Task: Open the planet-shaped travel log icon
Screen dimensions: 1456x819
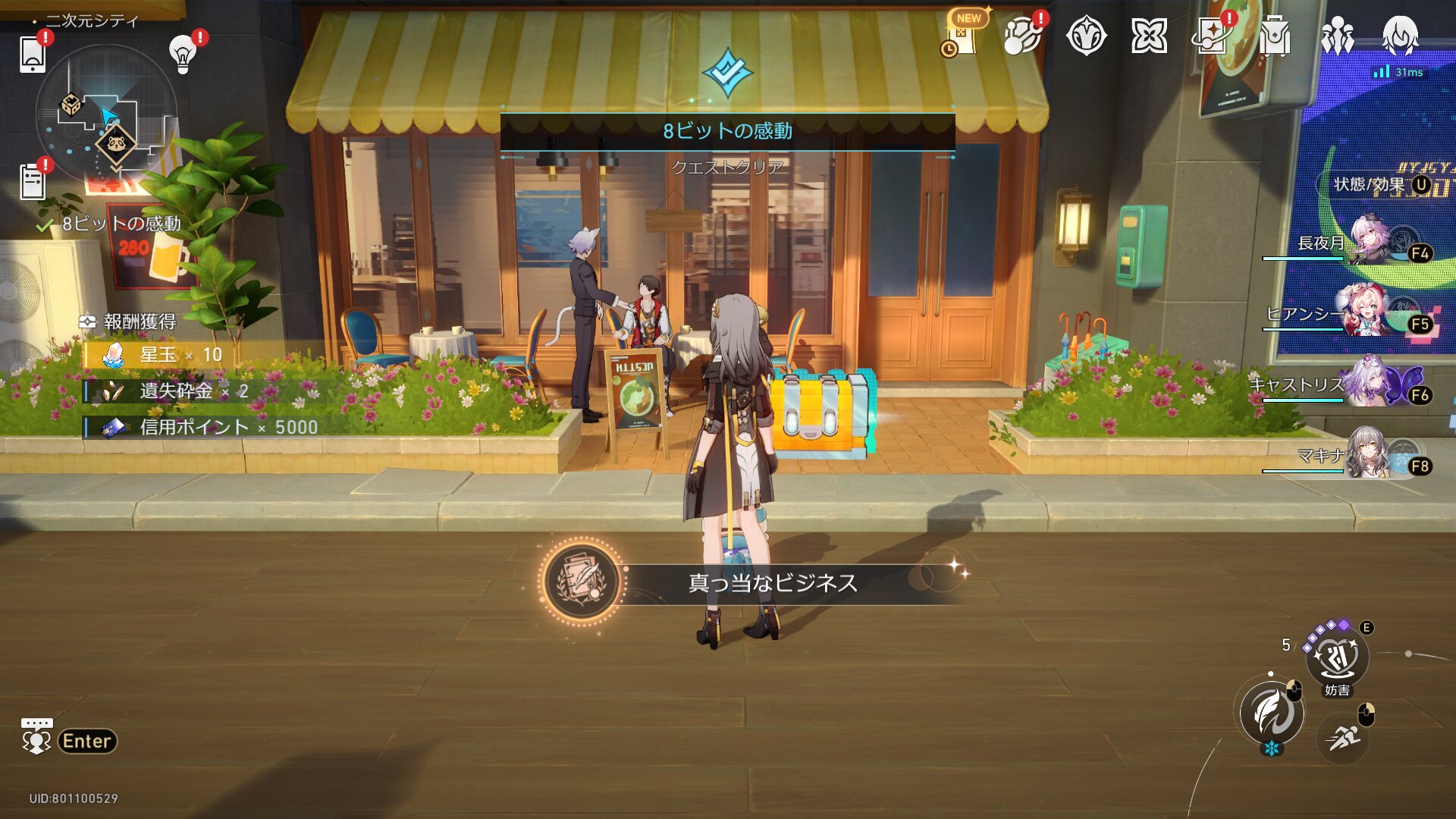Action: click(1022, 36)
